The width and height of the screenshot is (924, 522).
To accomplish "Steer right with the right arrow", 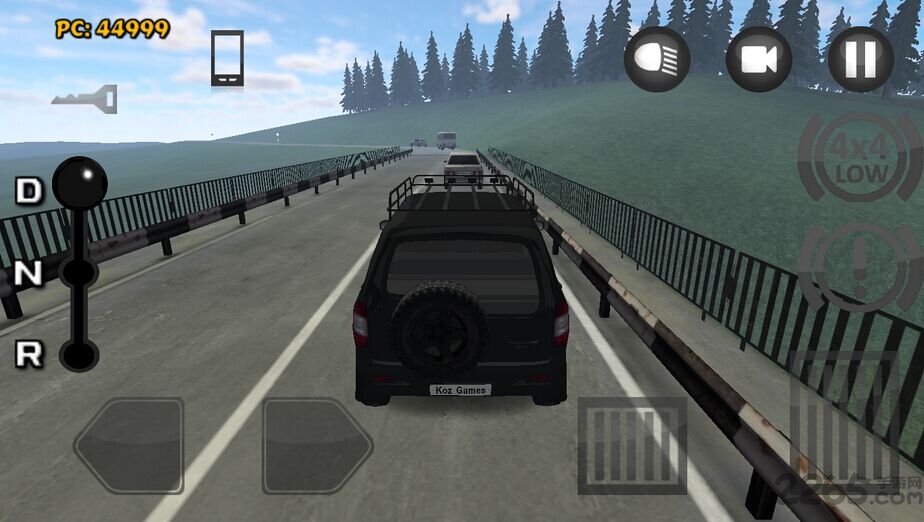I will (x=317, y=445).
